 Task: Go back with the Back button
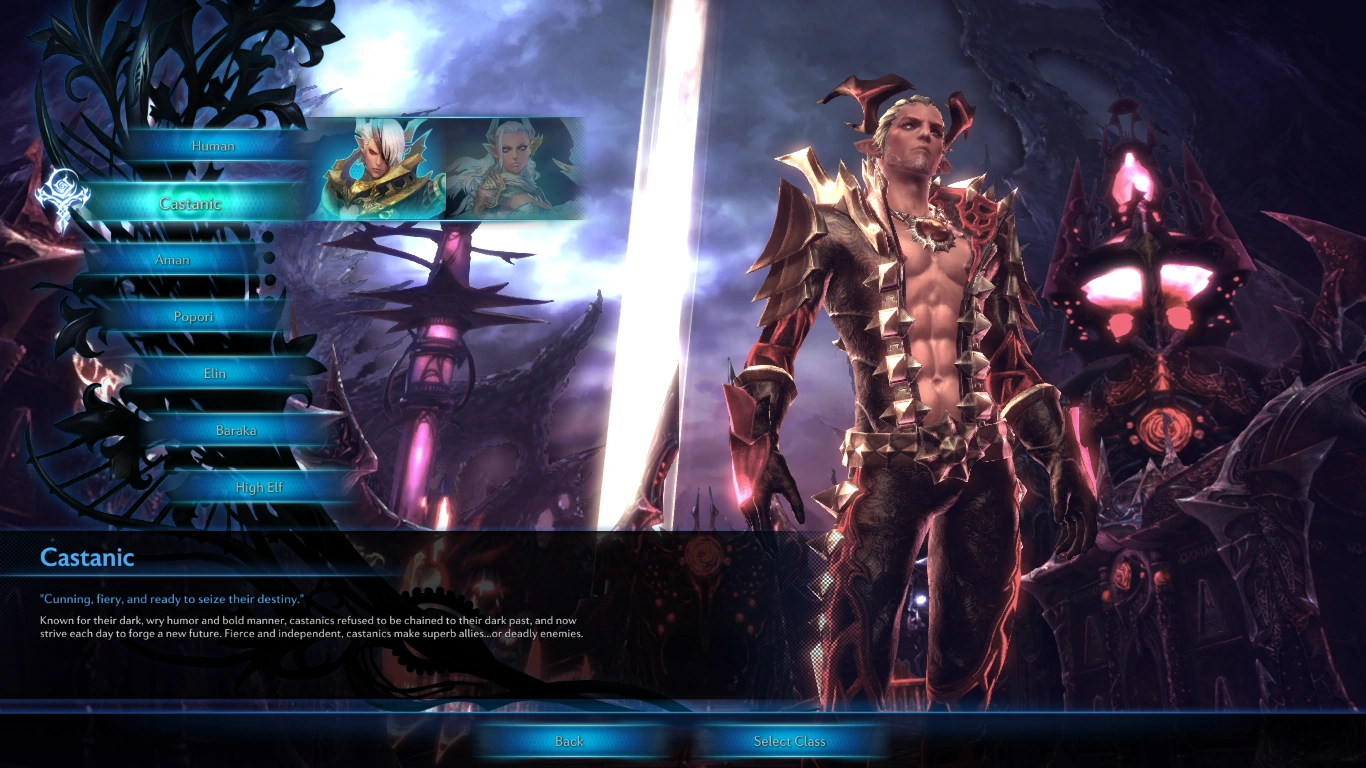[x=569, y=741]
